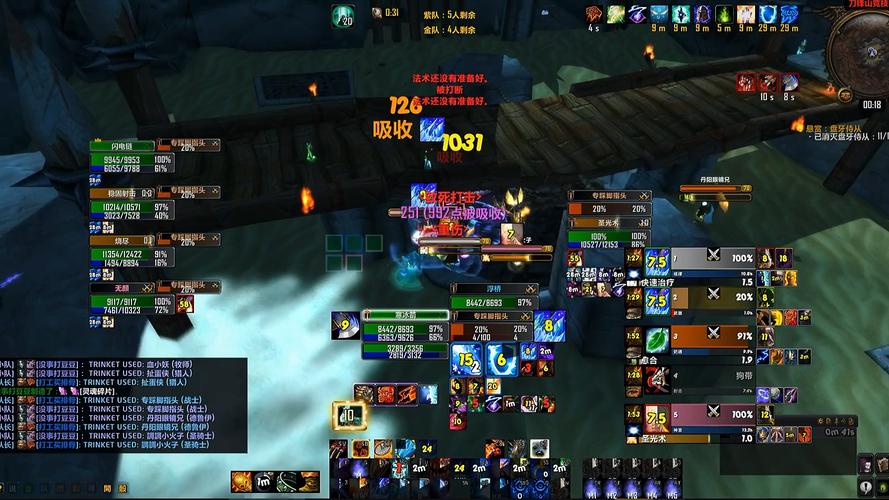Click the green 20 indicator at top
This screenshot has width=889, height=500.
[344, 16]
